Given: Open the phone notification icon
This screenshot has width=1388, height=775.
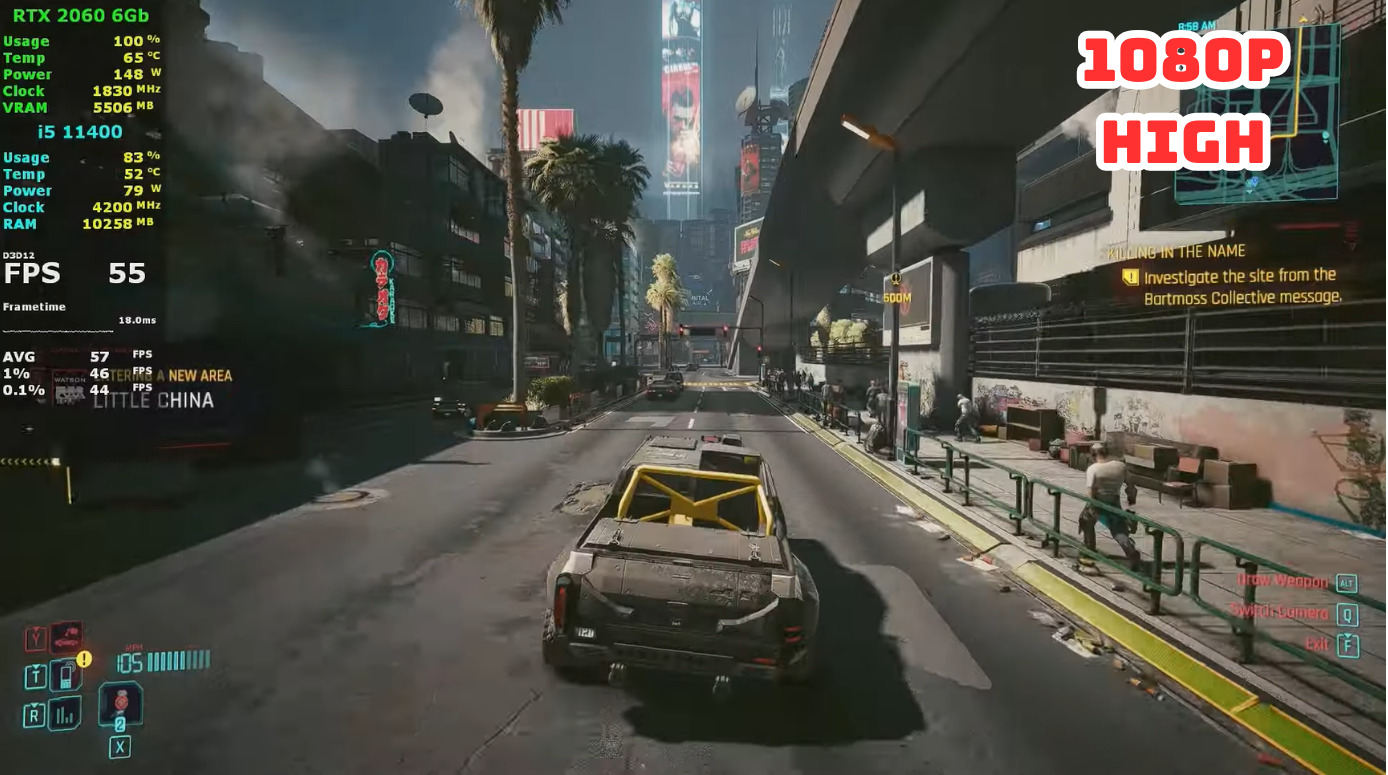Looking at the screenshot, I should pos(64,675).
